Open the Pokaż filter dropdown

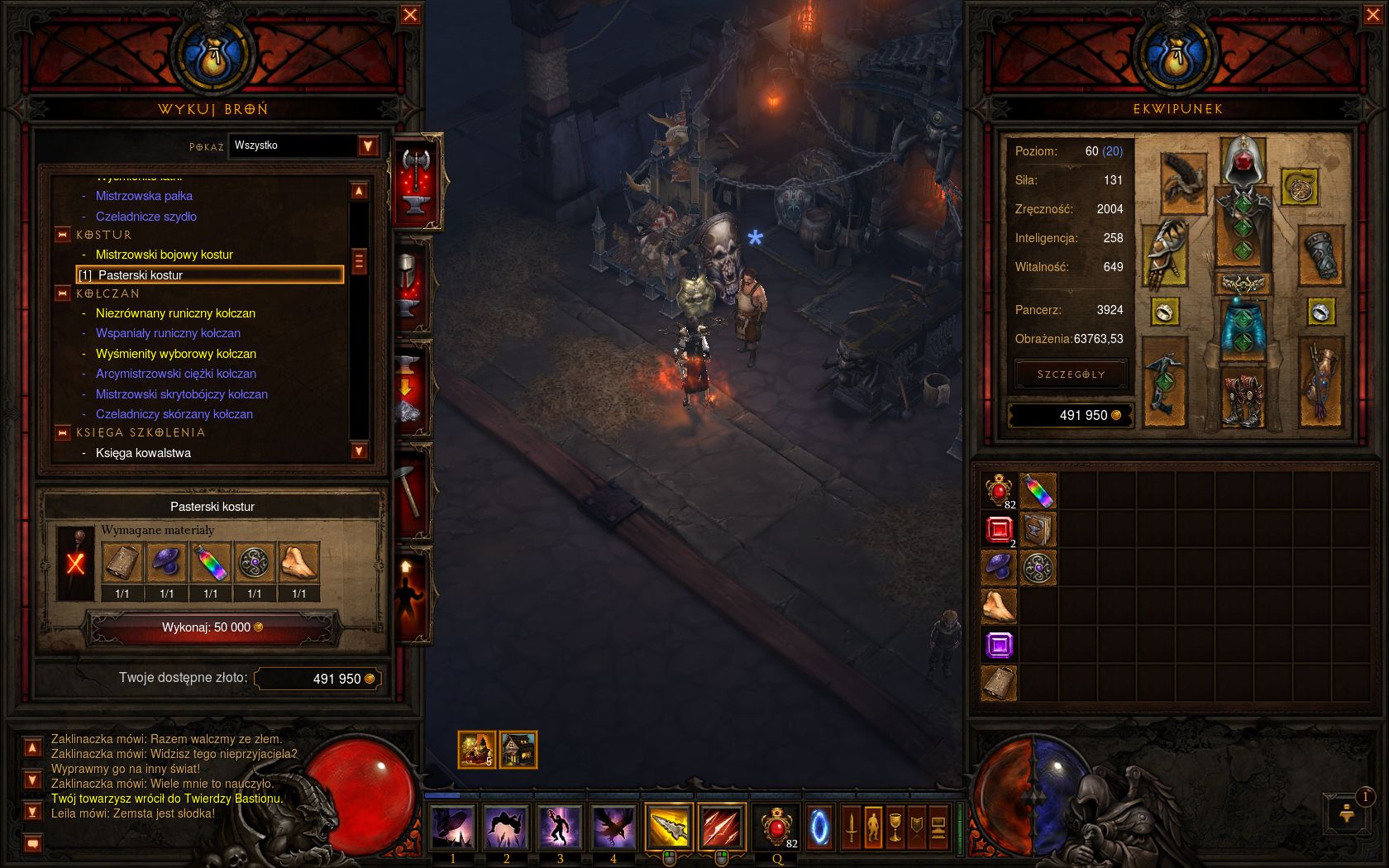coord(368,145)
